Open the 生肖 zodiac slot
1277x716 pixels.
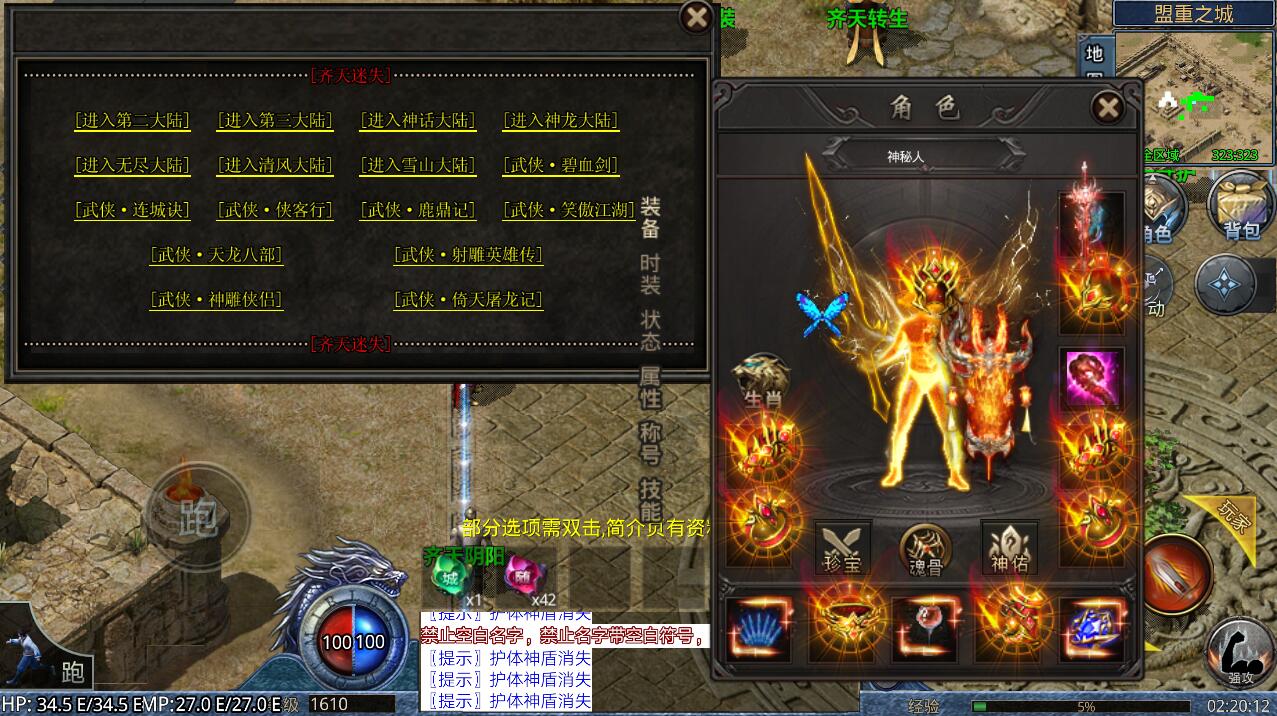tap(762, 380)
